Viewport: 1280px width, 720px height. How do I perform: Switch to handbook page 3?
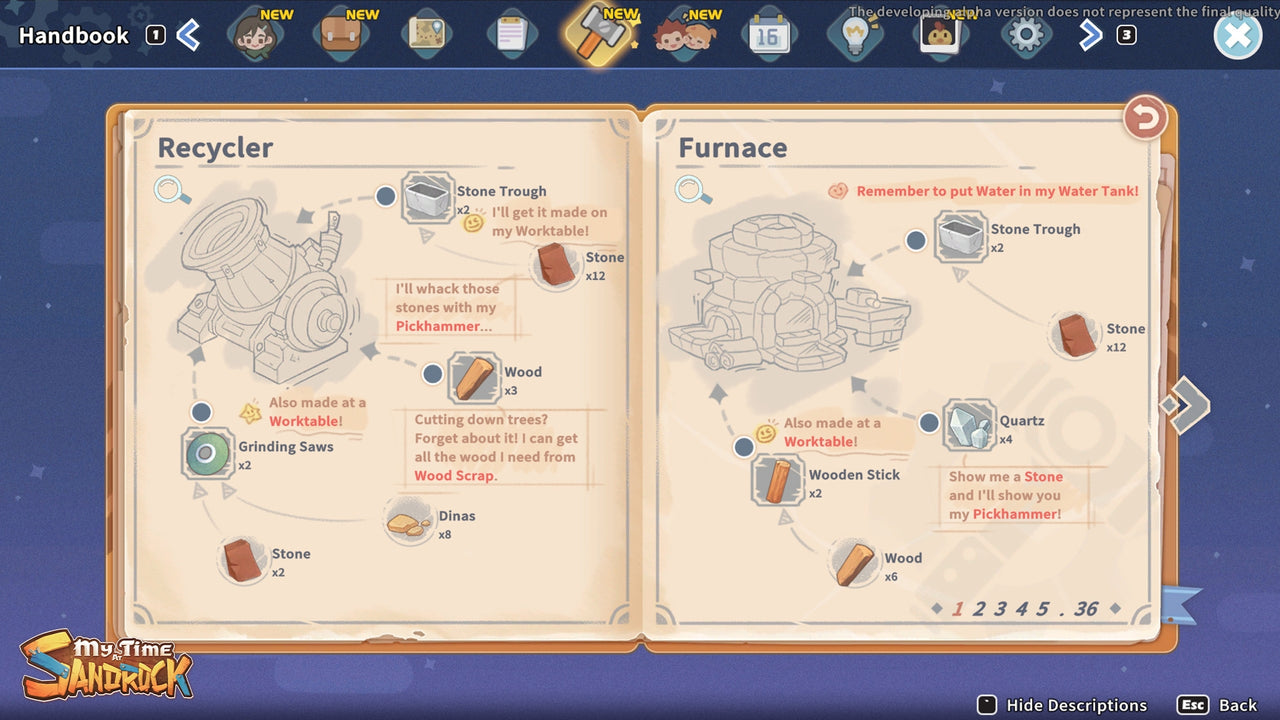[999, 607]
